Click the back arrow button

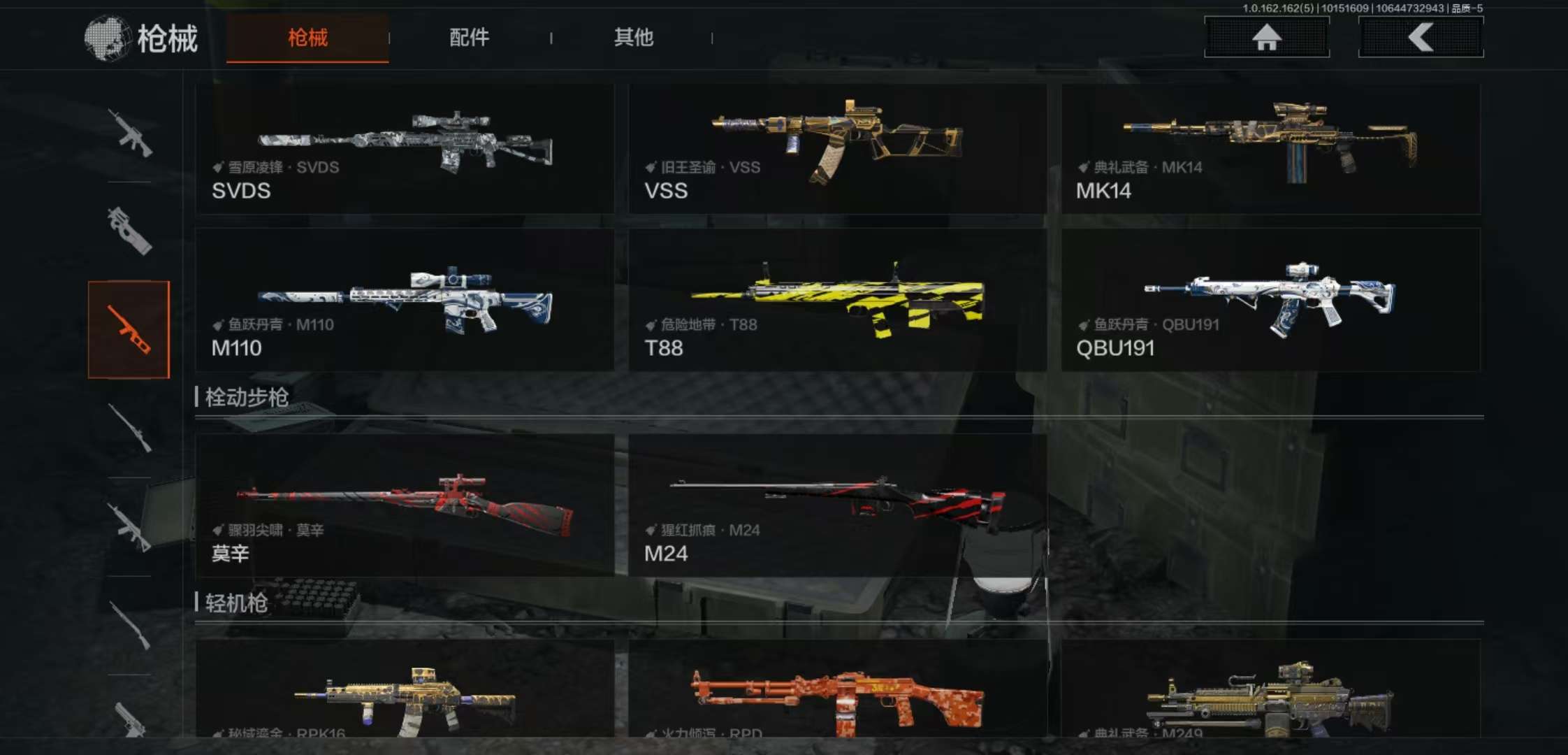tap(1421, 37)
